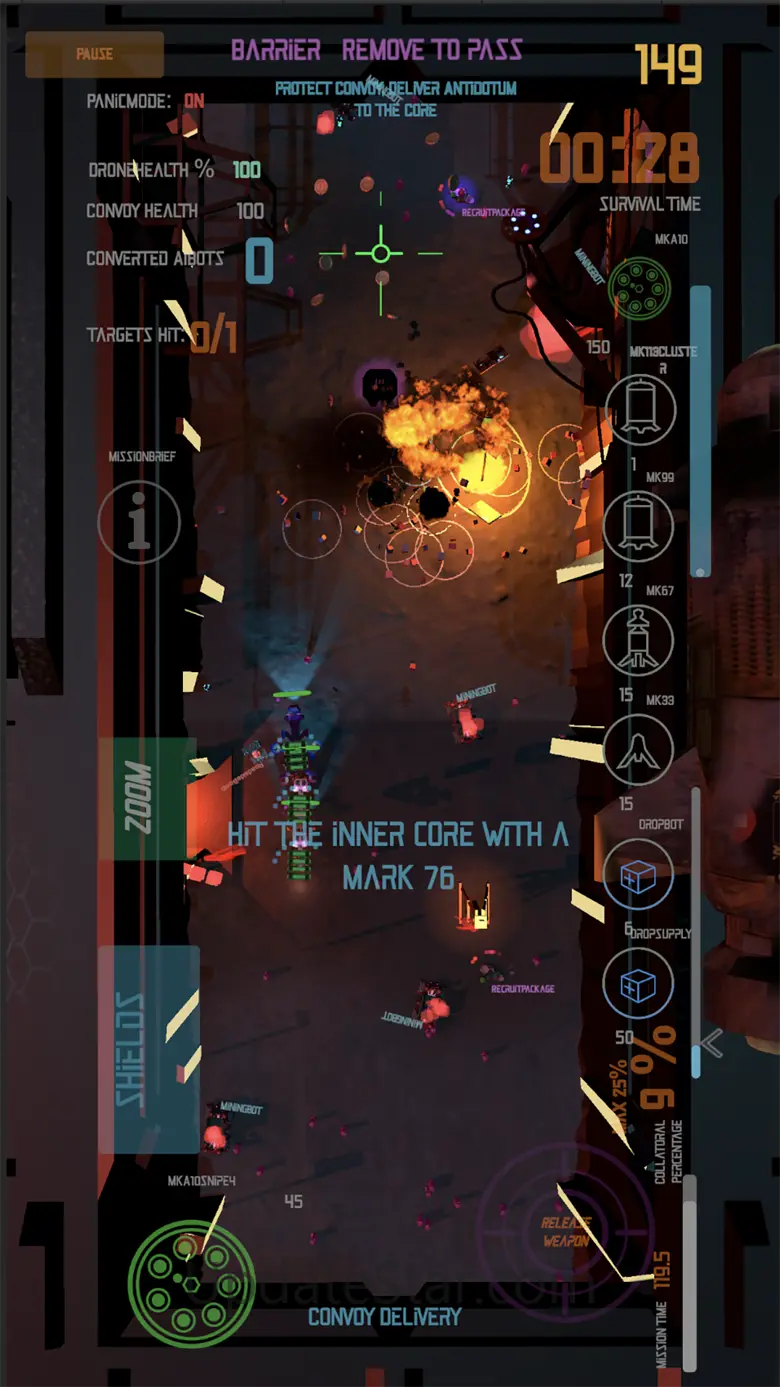Select the MK33 weapon icon
Image resolution: width=780 pixels, height=1387 pixels.
pos(638,750)
